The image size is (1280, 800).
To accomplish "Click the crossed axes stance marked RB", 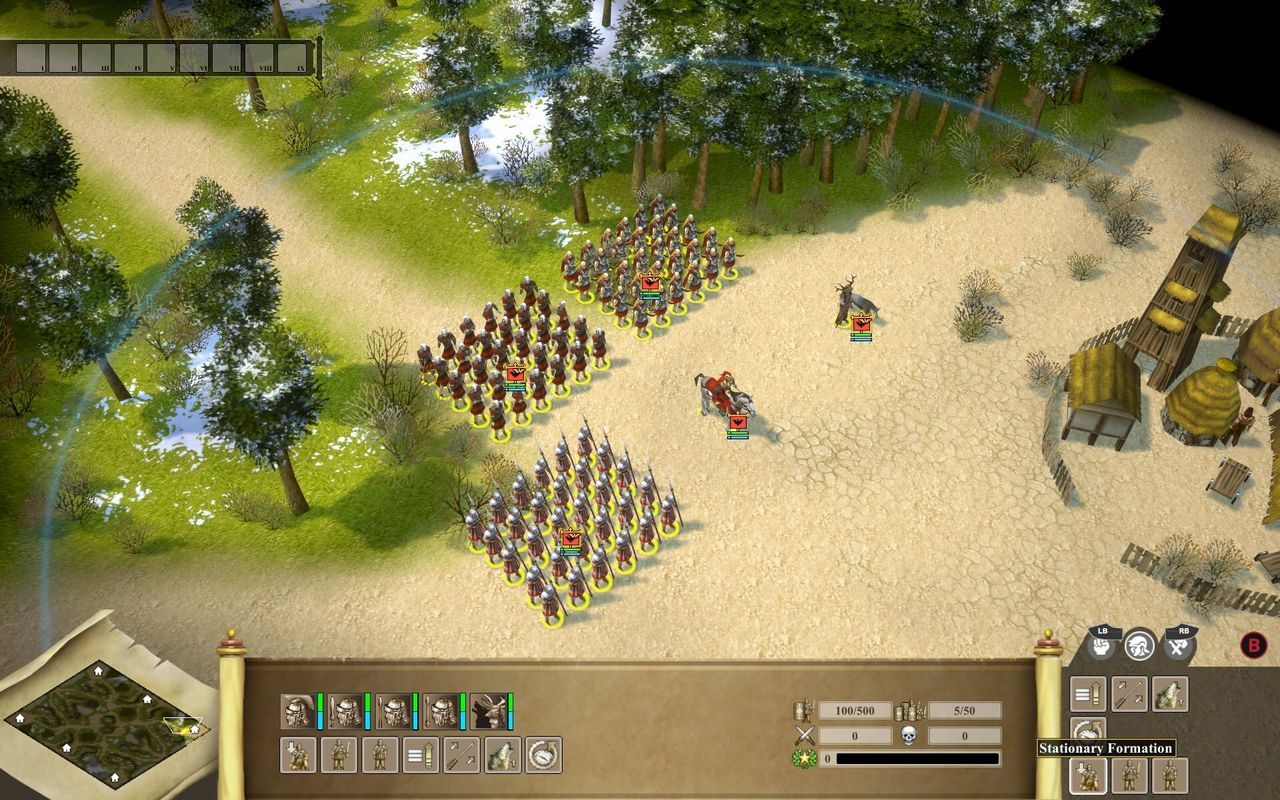I will 1177,647.
